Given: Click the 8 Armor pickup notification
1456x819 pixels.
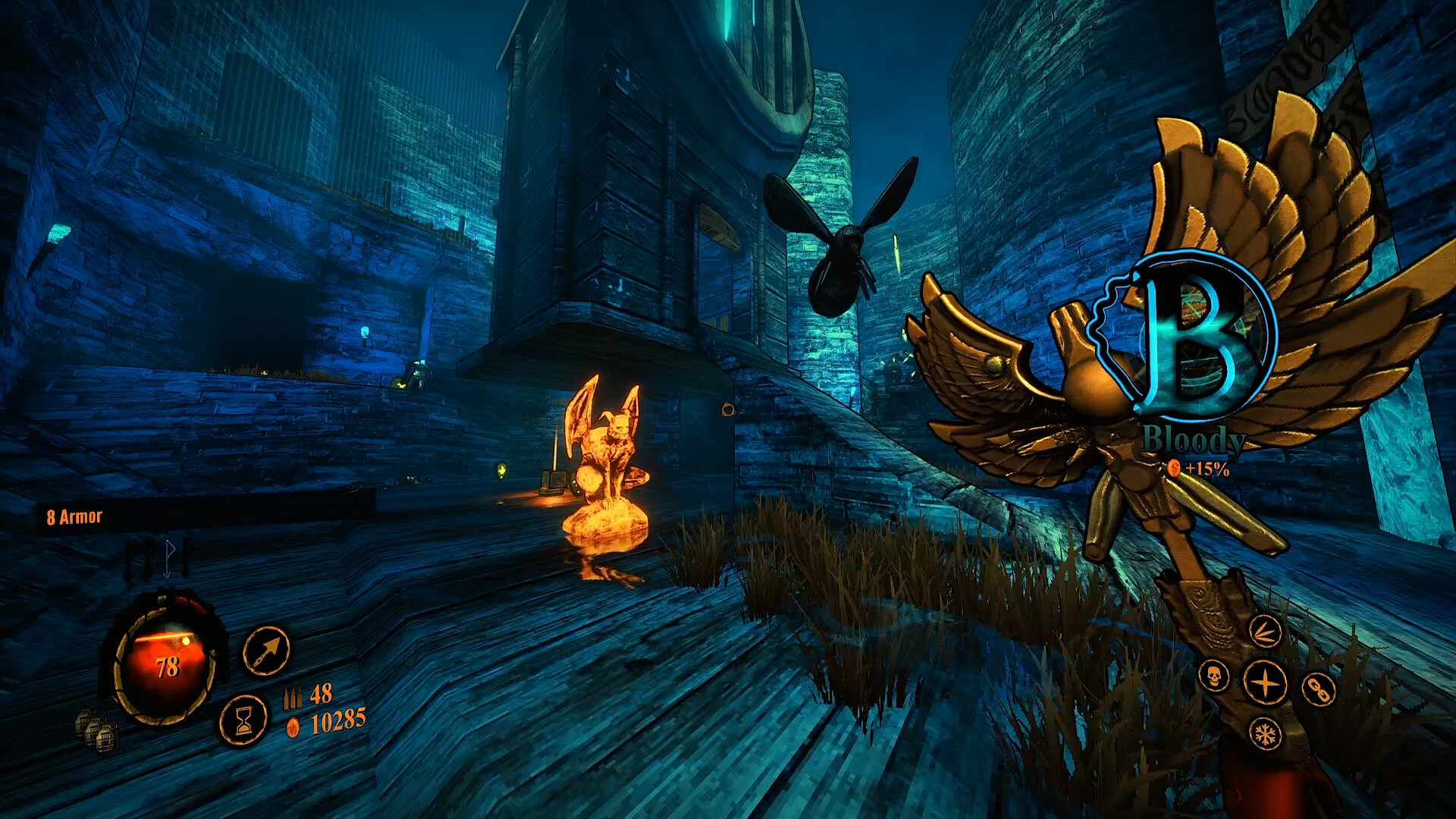Looking at the screenshot, I should pos(75,516).
